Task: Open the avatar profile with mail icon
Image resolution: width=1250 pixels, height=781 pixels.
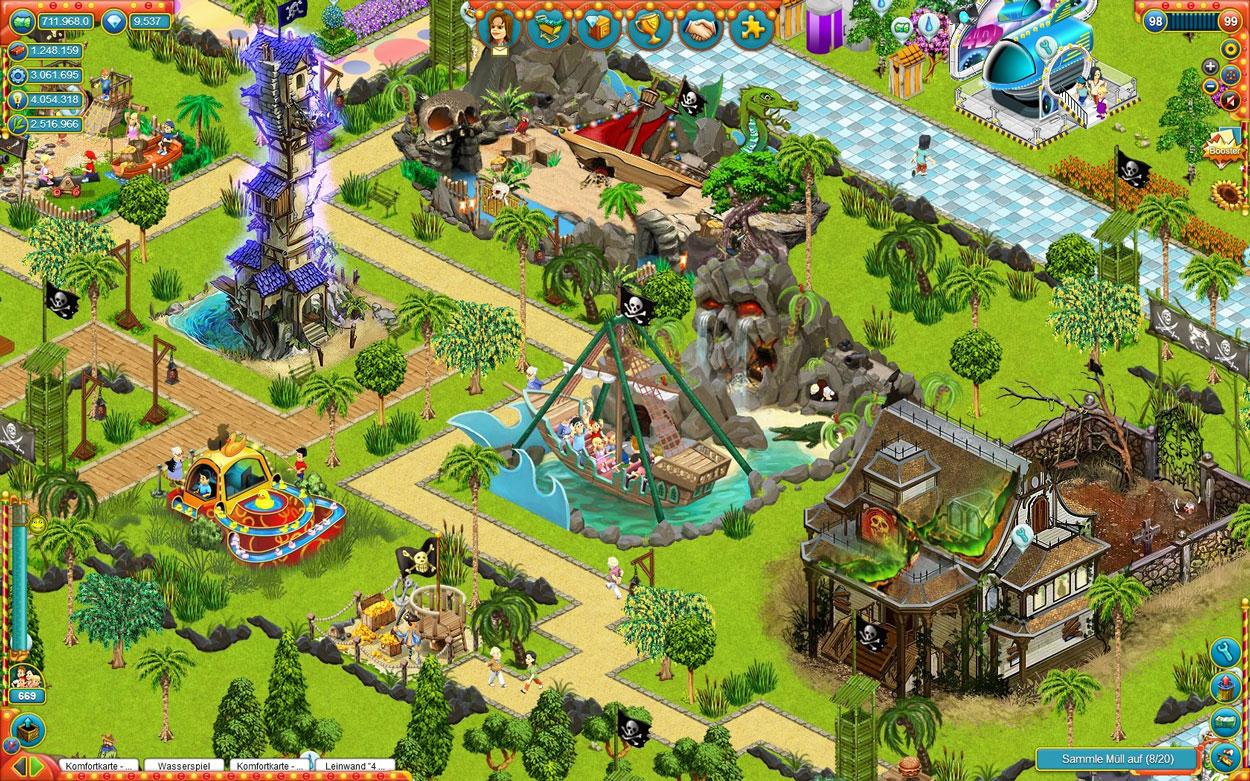Action: tap(495, 28)
